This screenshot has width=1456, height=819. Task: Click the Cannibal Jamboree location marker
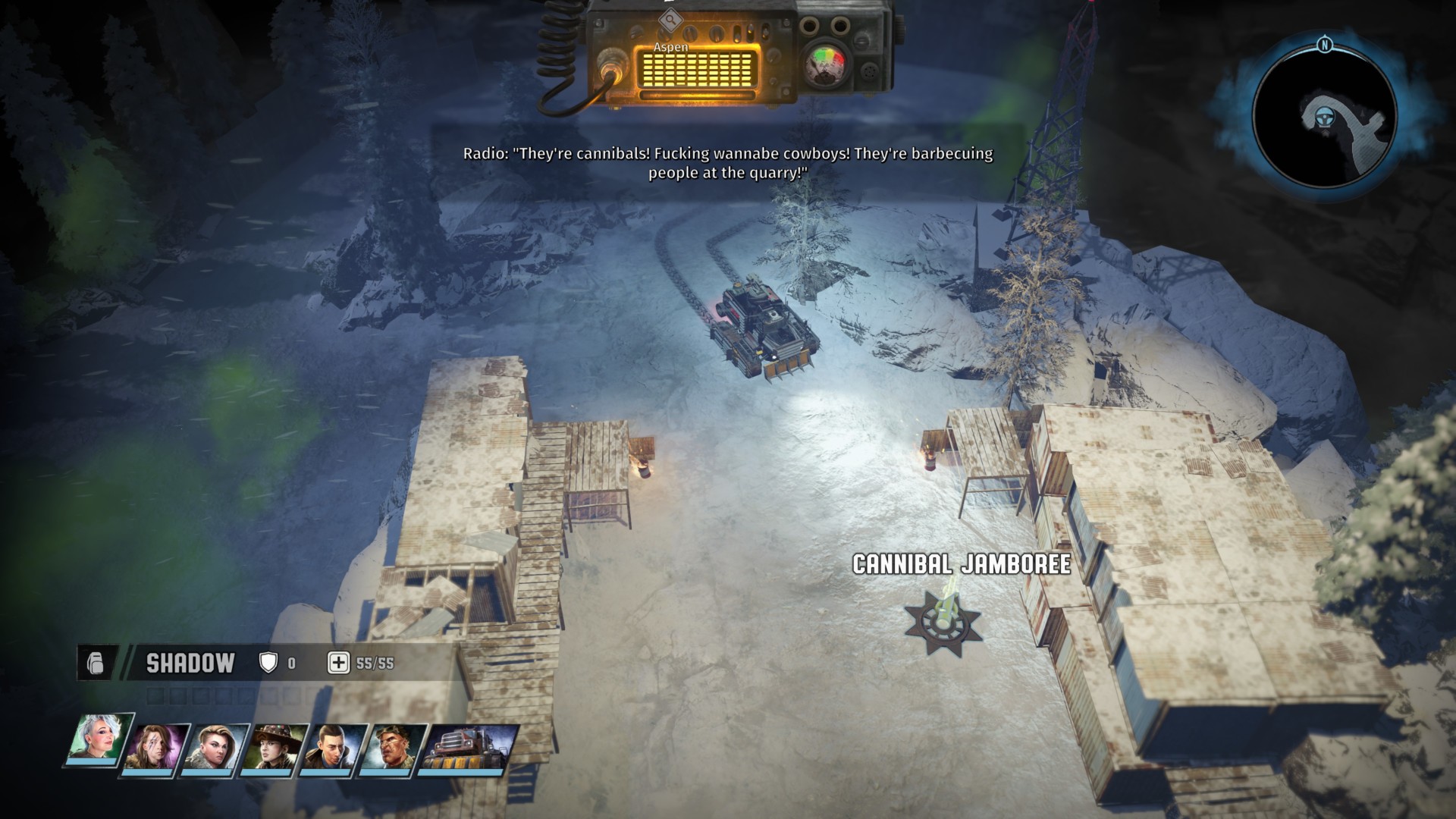coord(943,621)
